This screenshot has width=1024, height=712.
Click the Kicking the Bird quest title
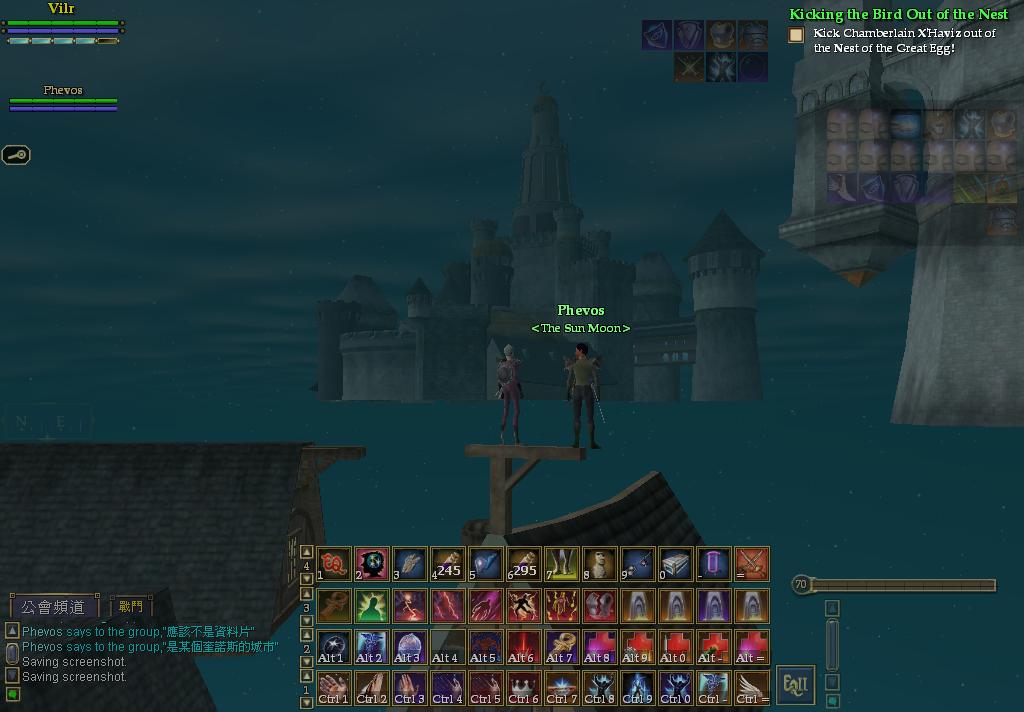898,15
